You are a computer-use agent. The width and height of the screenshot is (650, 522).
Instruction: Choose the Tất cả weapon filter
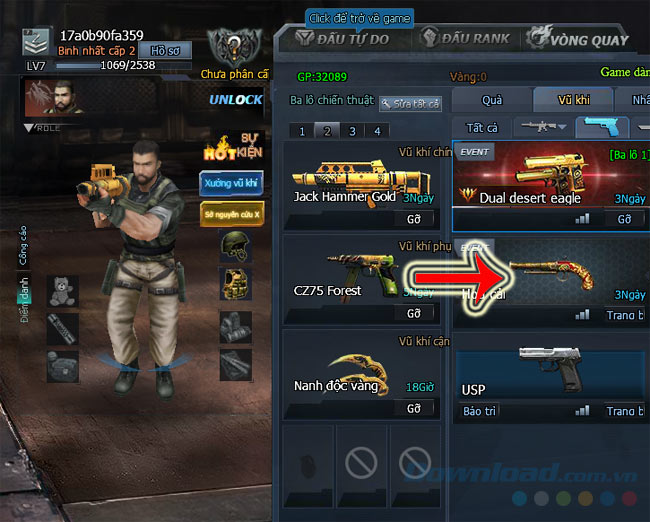tap(482, 128)
